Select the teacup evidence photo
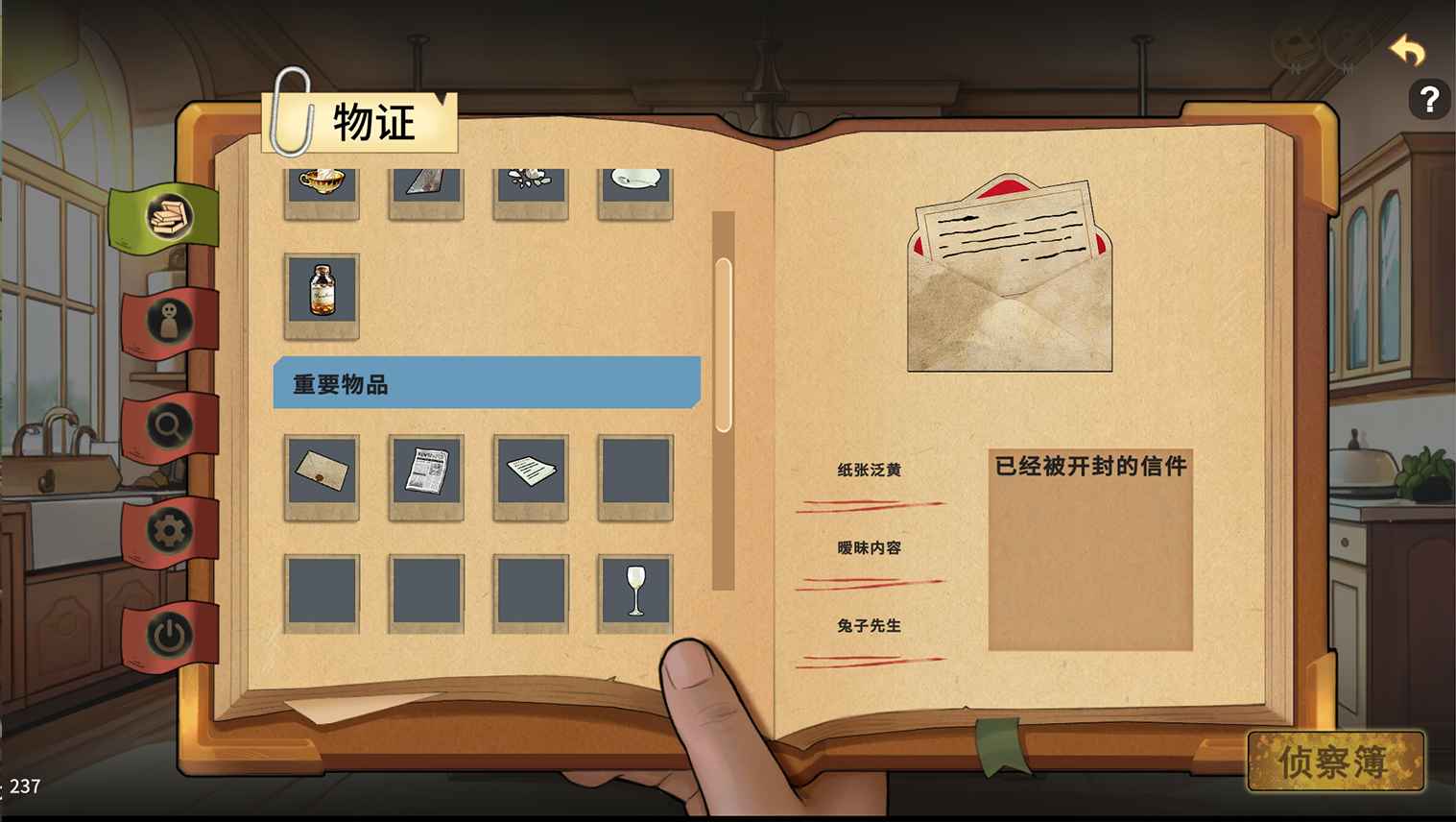The image size is (1456, 822). click(x=321, y=187)
